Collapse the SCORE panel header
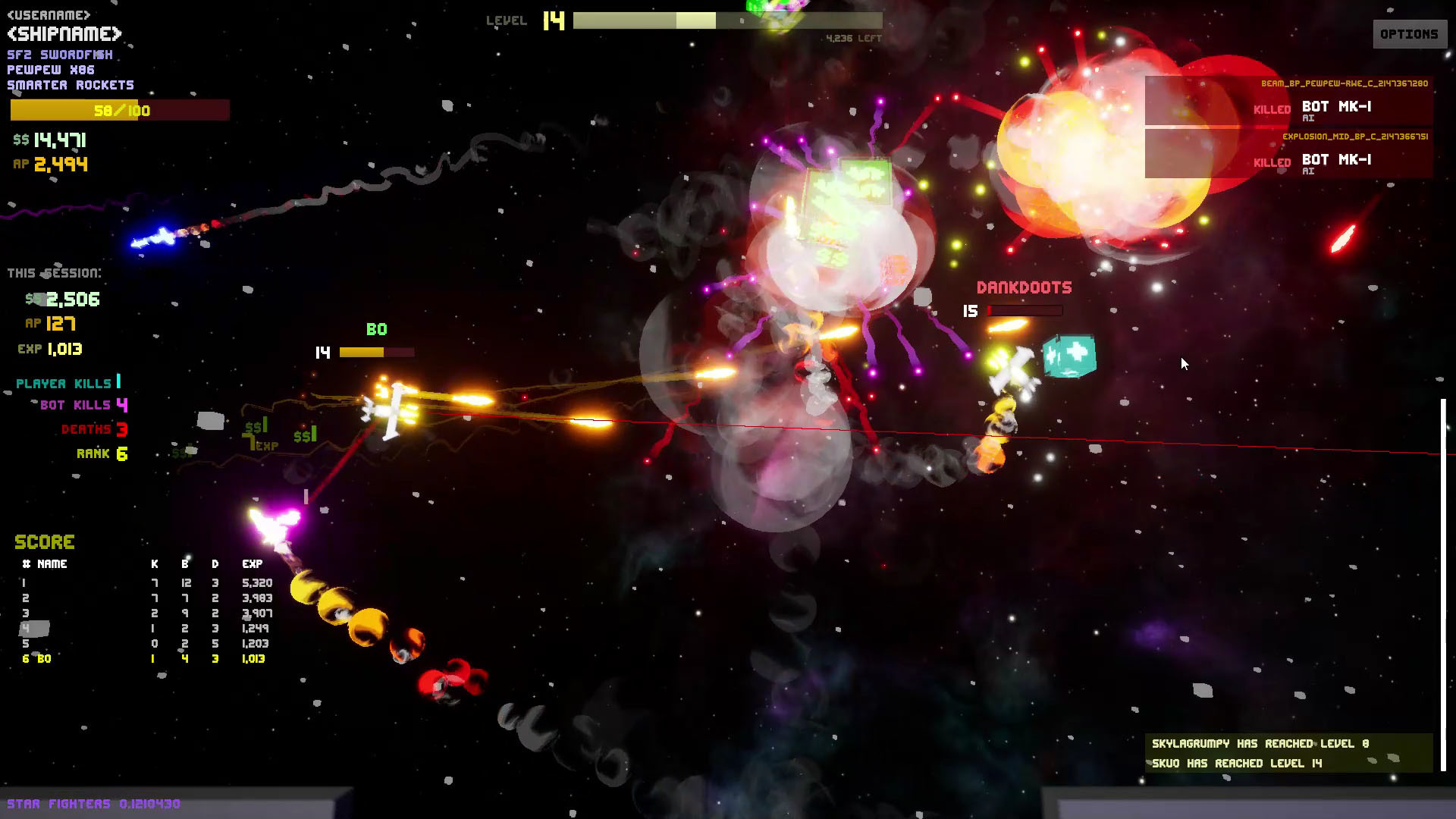 tap(44, 541)
